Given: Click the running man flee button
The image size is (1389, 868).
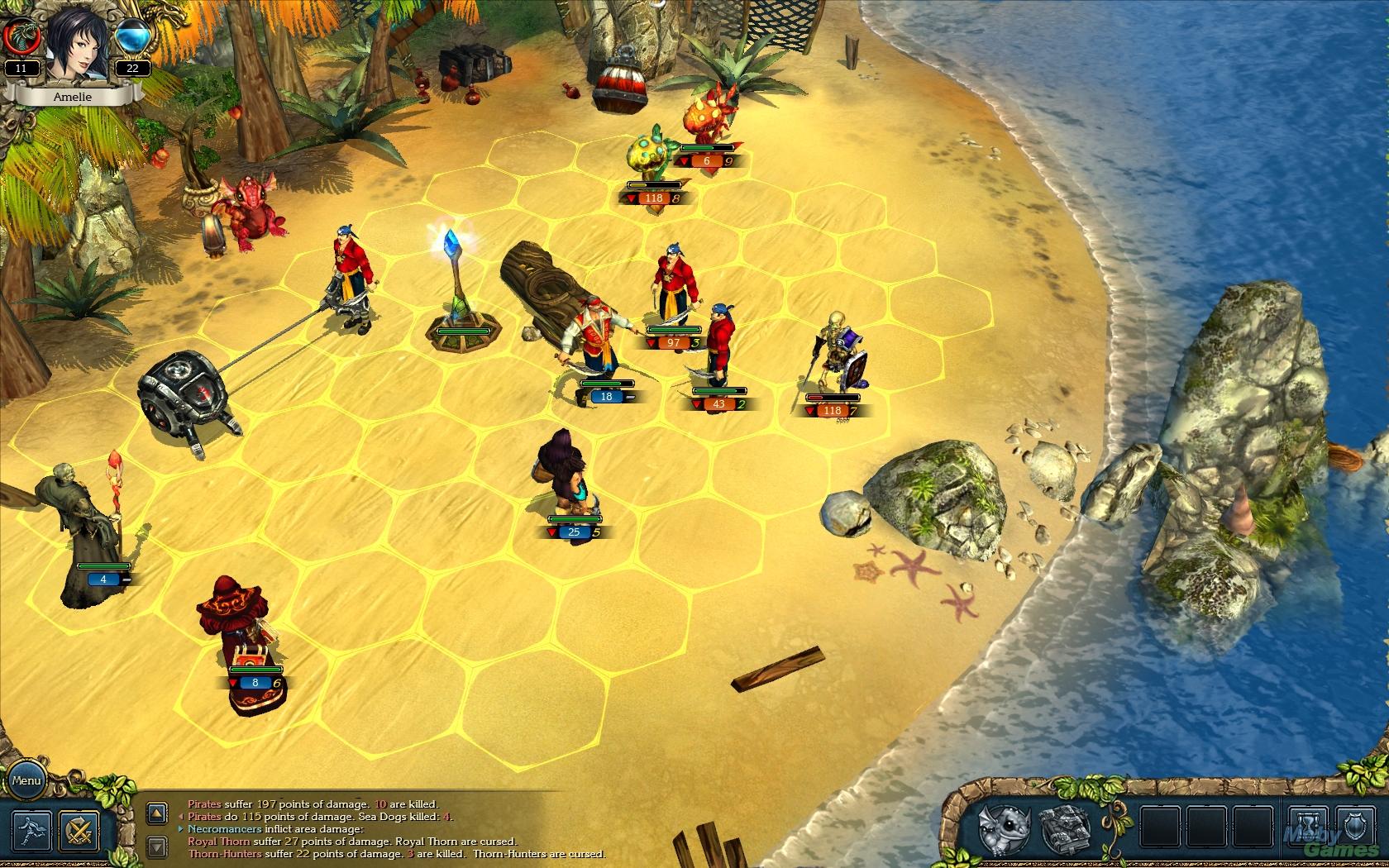Looking at the screenshot, I should tap(31, 829).
